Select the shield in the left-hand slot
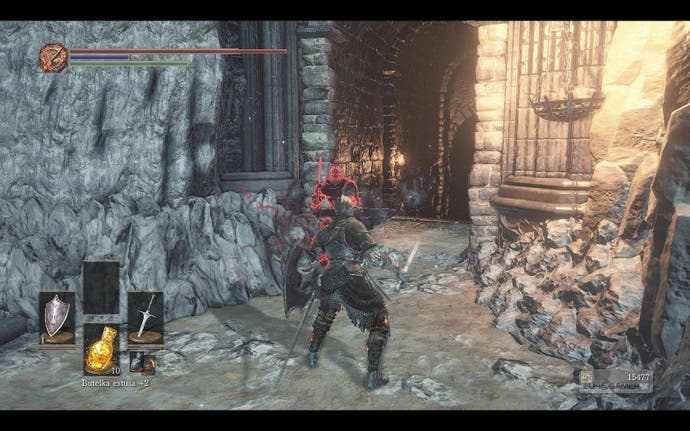 click(x=56, y=317)
